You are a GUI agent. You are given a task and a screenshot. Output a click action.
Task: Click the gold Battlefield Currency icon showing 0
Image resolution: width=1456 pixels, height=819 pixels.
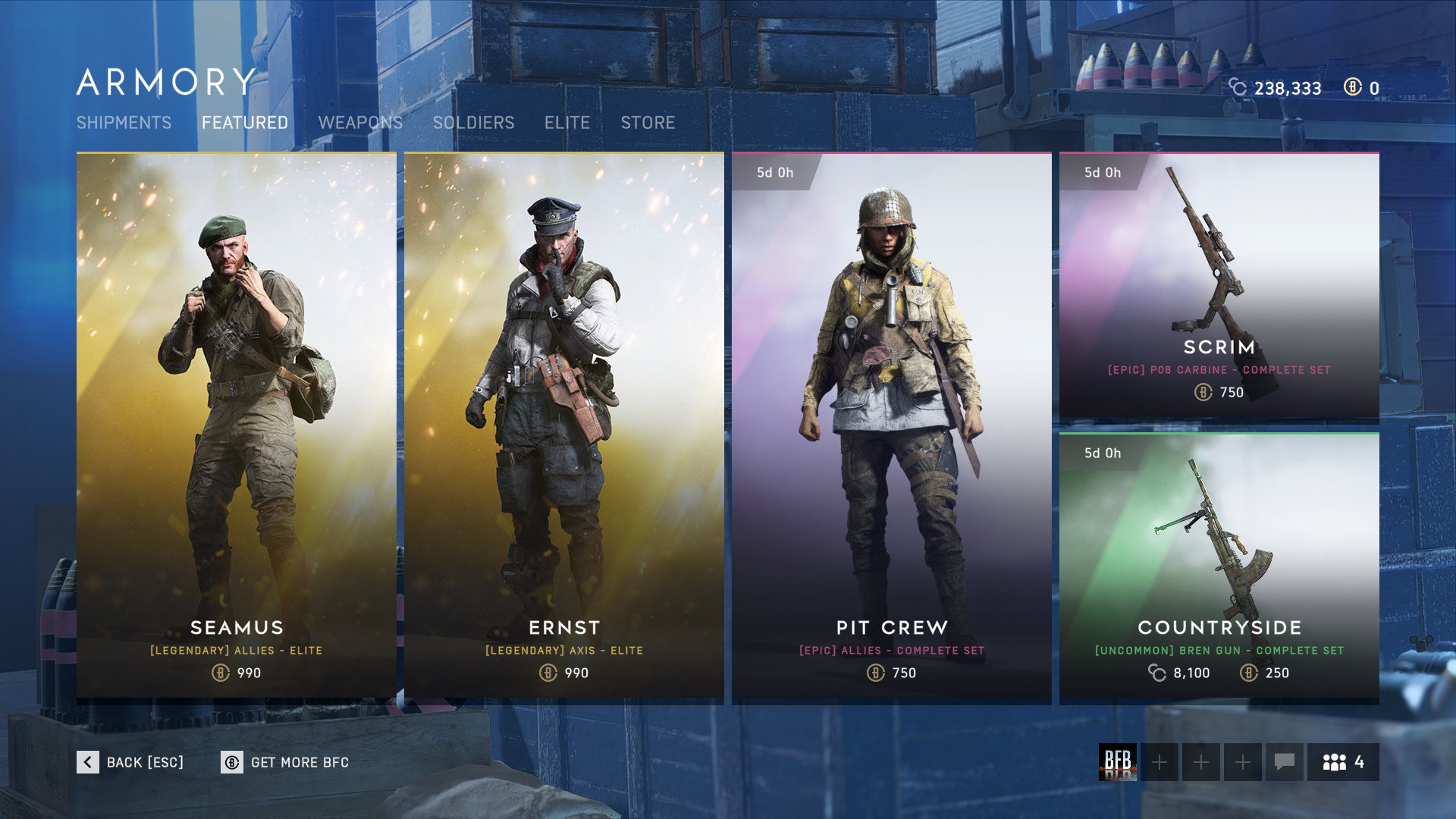1353,88
